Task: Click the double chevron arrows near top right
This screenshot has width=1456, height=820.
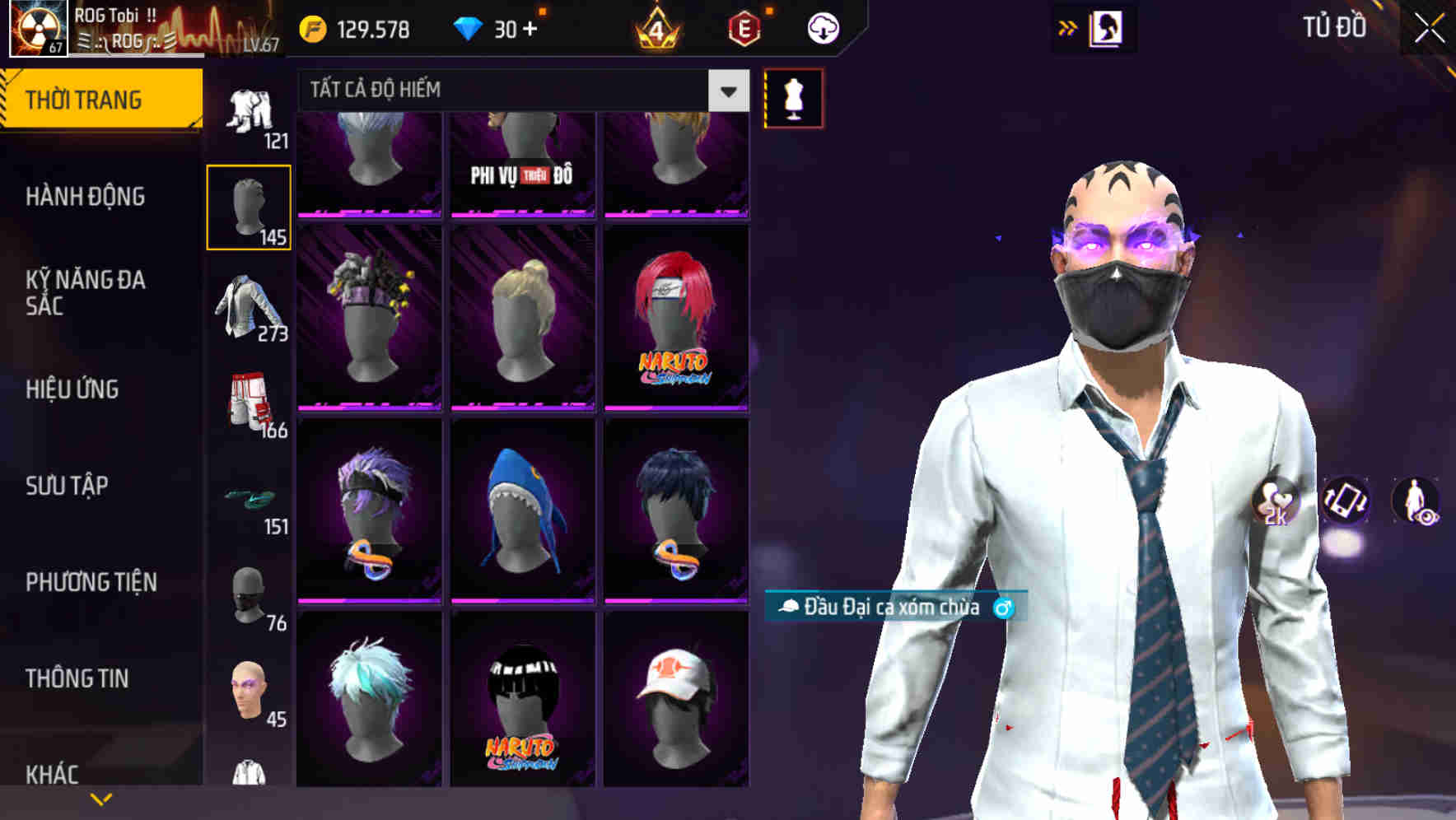Action: (x=1068, y=27)
